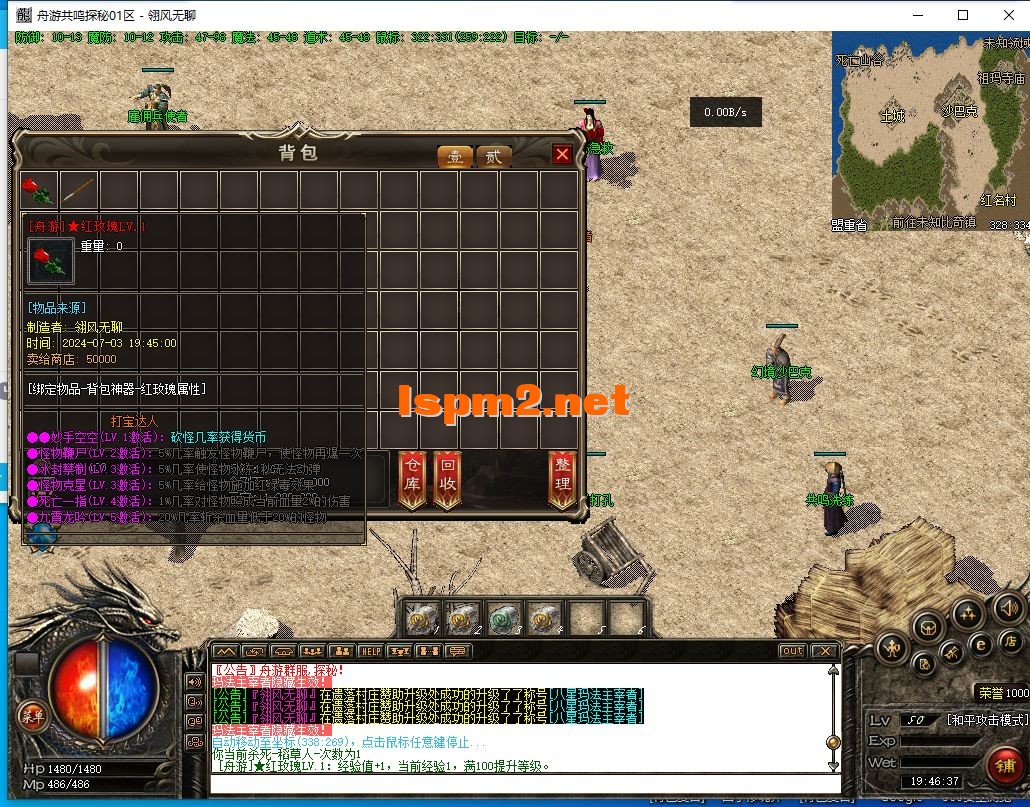Switch to backpack page 壹
1030x807 pixels.
tap(455, 157)
